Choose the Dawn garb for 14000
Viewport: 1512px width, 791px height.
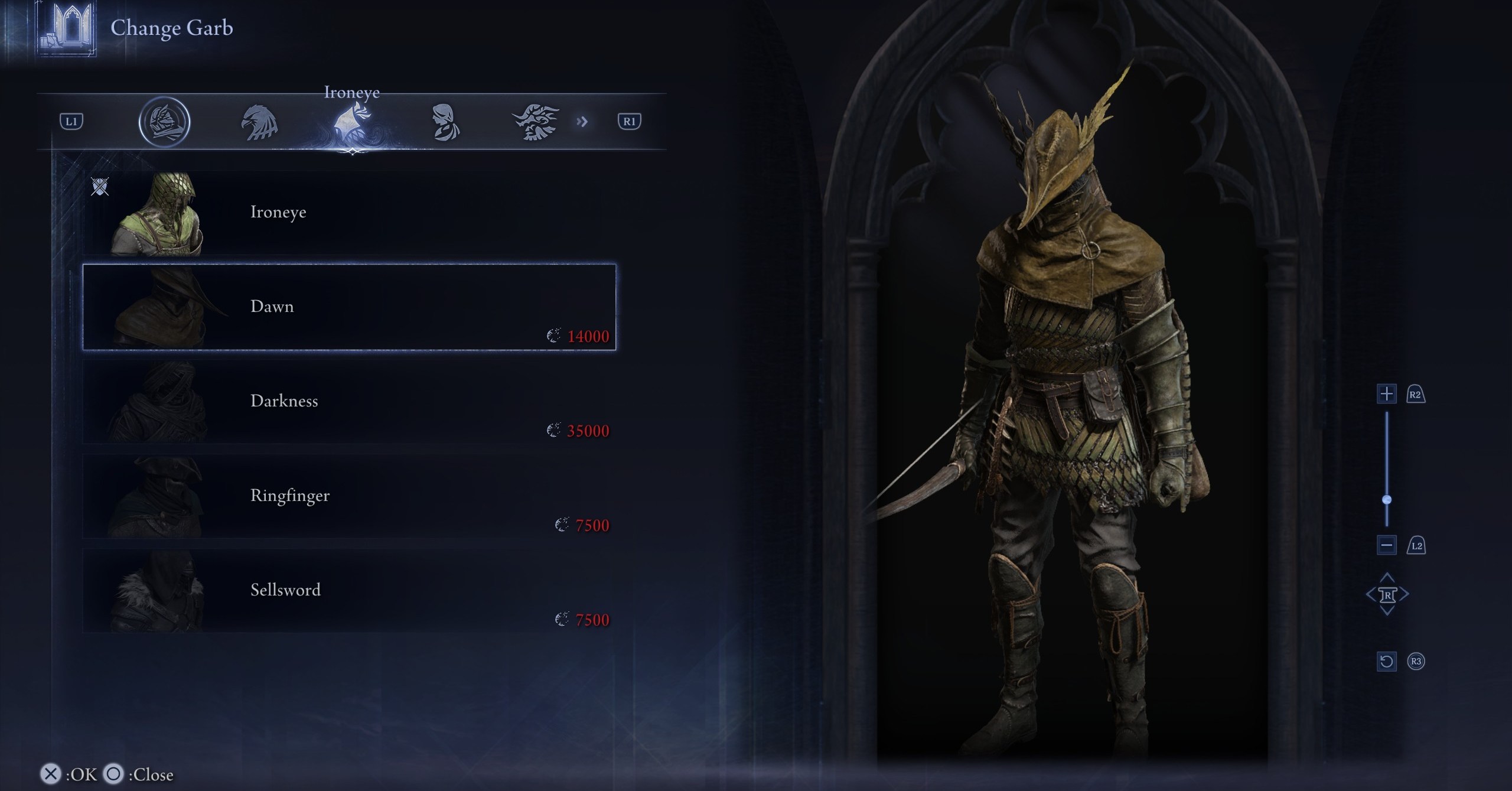tap(348, 307)
